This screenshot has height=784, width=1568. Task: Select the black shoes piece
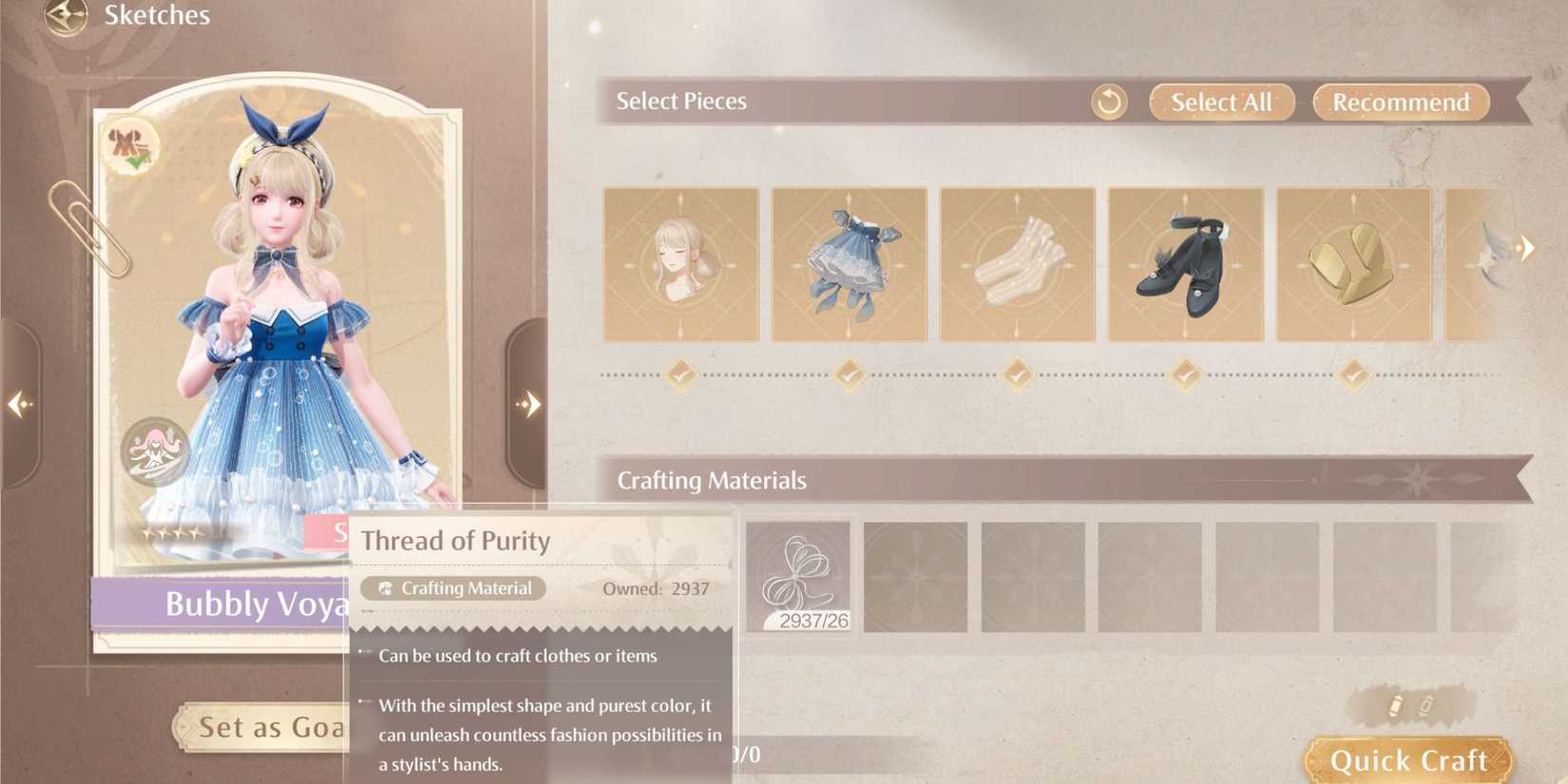(x=1186, y=263)
